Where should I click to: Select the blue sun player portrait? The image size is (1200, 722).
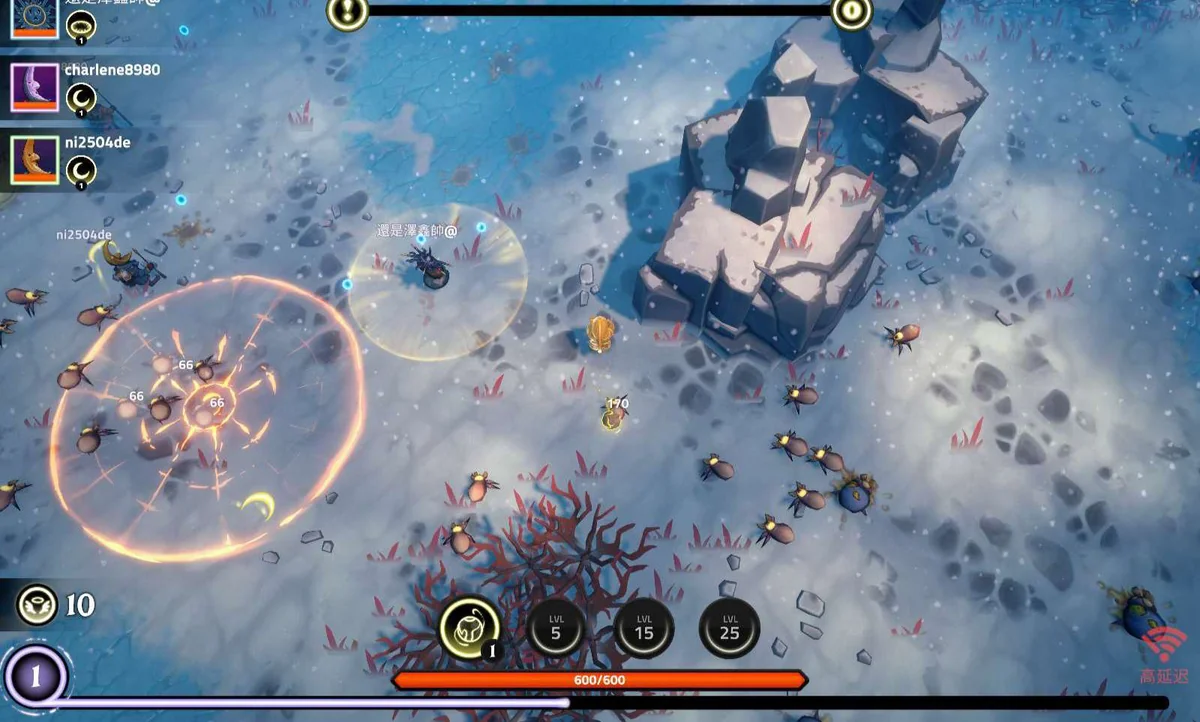[34, 17]
